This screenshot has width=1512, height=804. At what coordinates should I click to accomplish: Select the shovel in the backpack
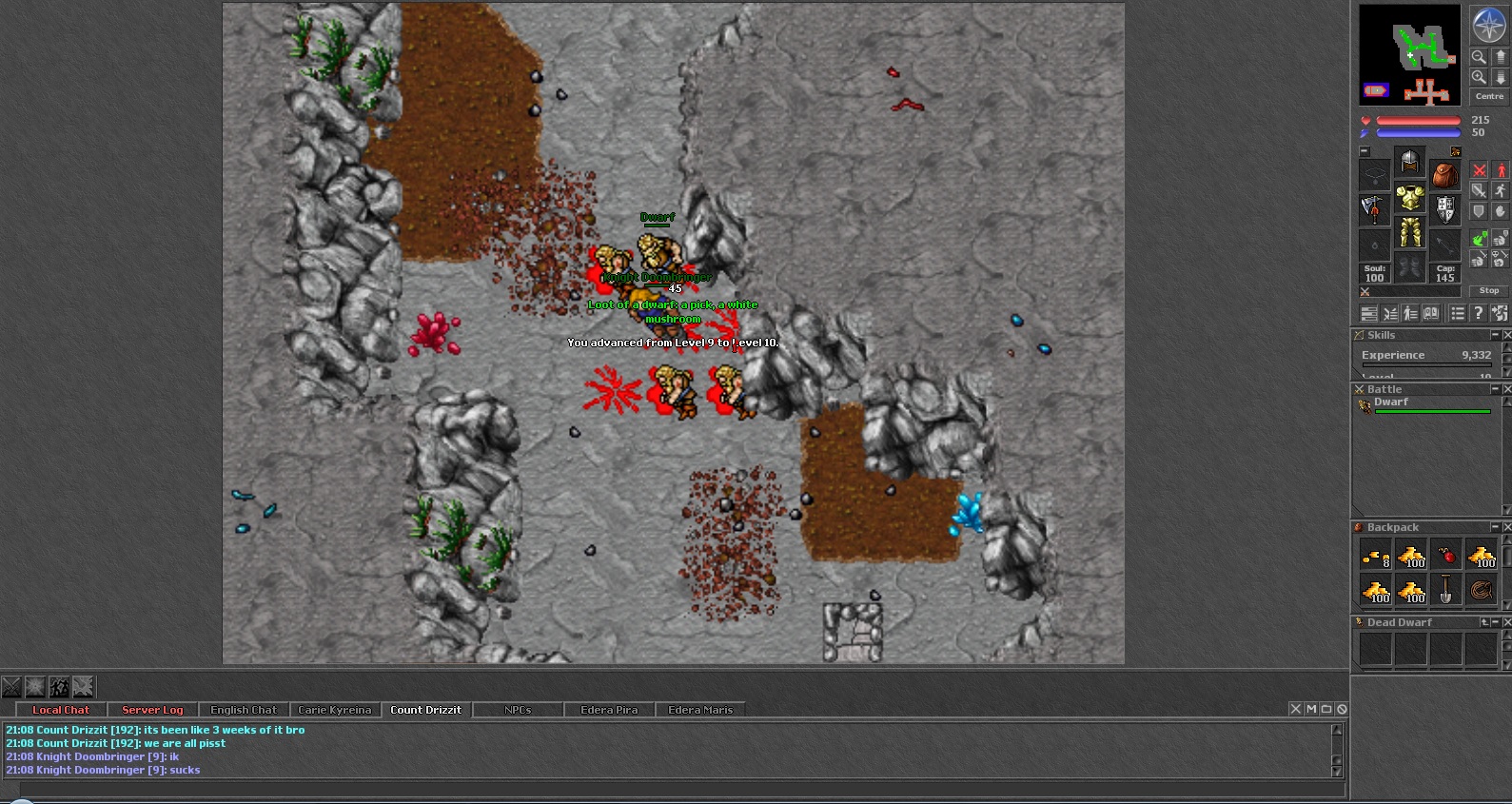[x=1445, y=590]
